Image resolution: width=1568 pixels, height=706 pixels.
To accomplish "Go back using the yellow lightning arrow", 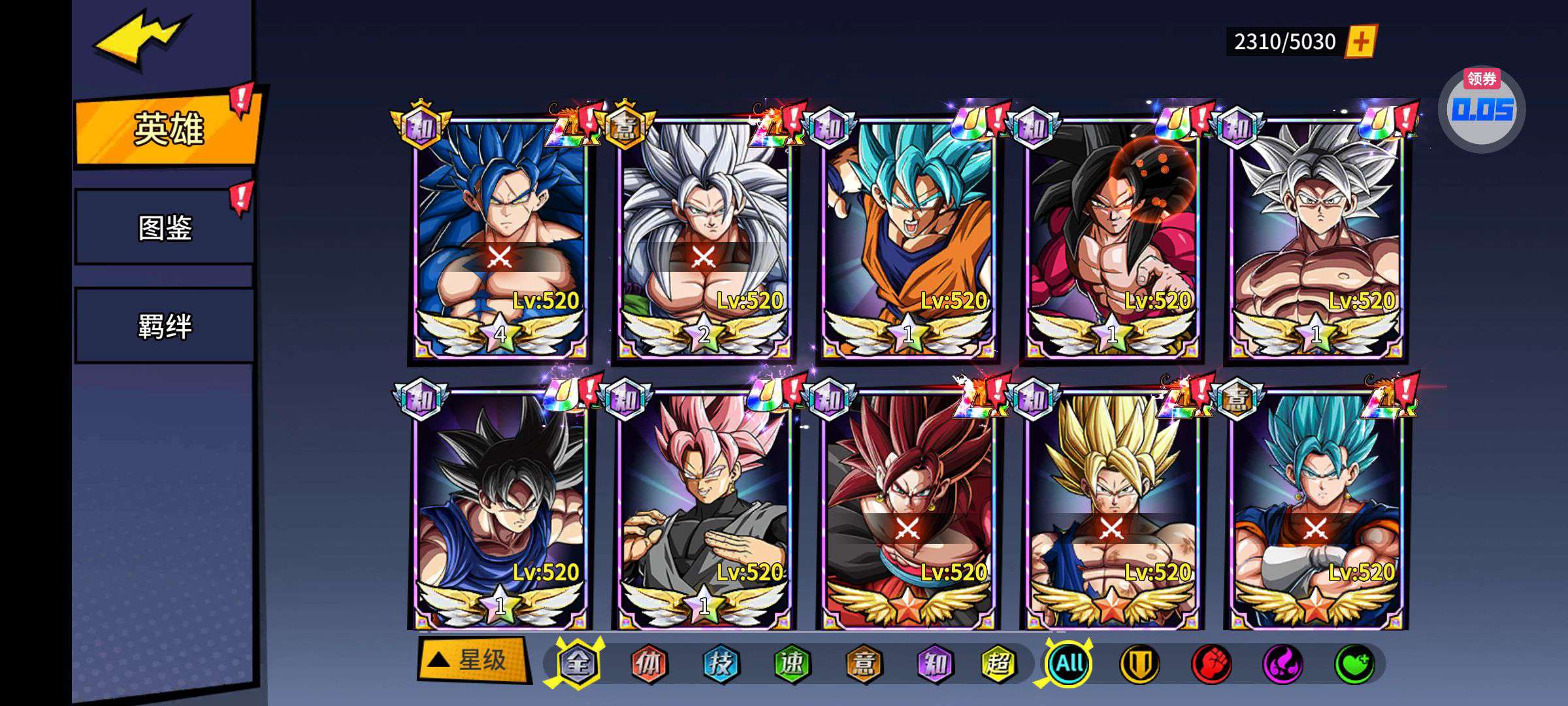I will point(142,39).
